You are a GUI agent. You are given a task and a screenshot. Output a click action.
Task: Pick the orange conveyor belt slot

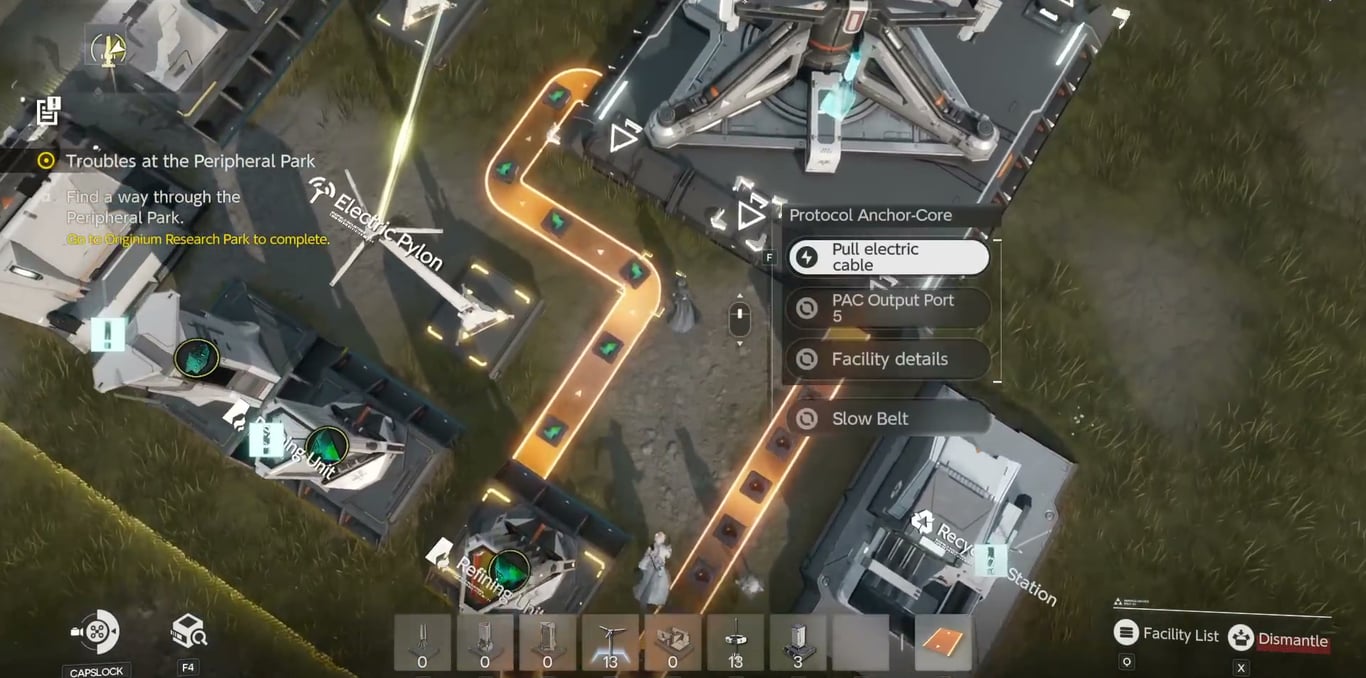(x=943, y=642)
